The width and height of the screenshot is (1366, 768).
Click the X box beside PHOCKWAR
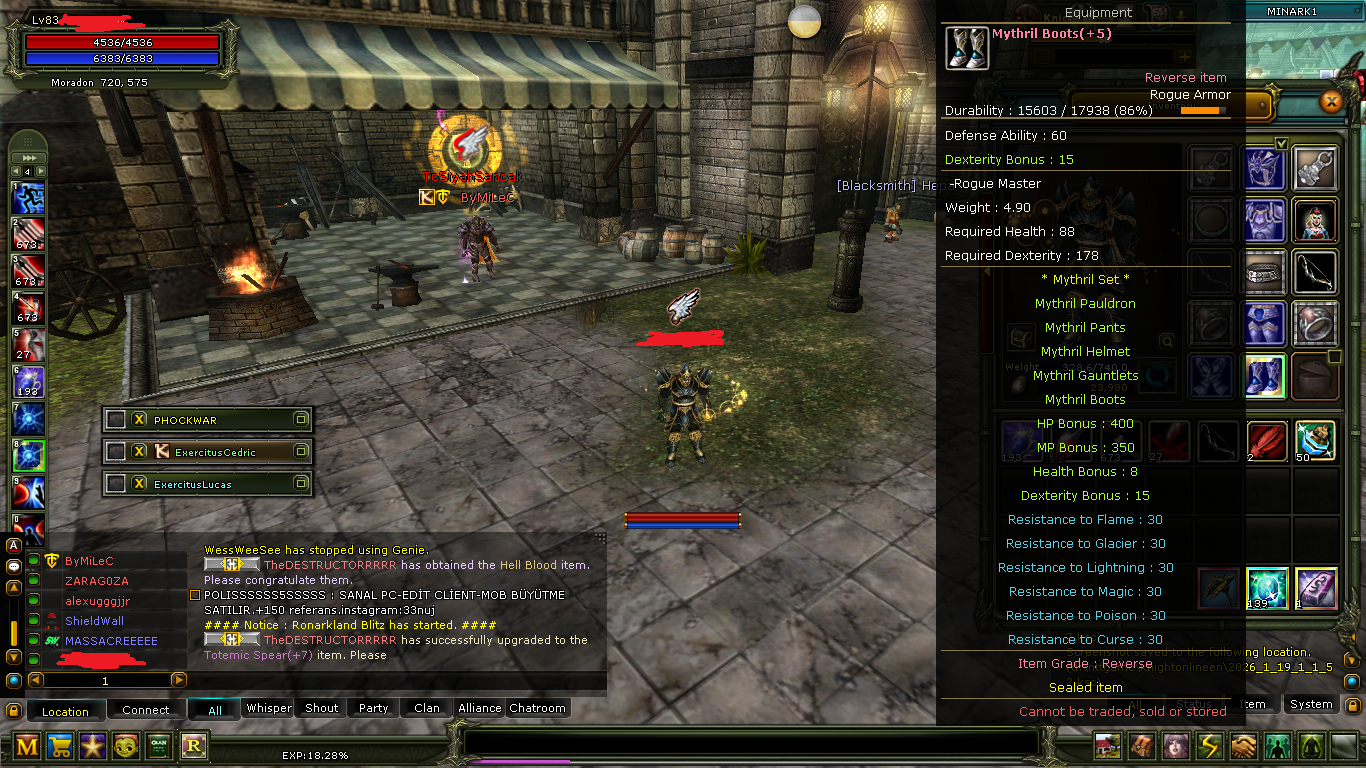click(x=140, y=419)
